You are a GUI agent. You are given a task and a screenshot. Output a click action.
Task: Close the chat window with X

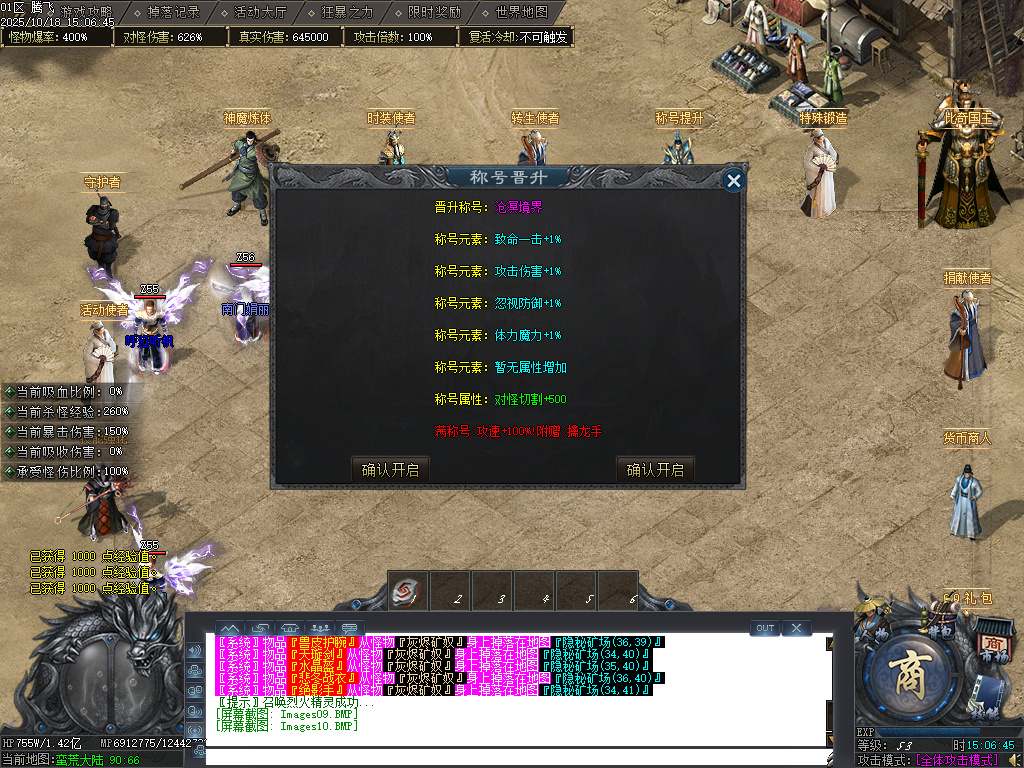796,628
